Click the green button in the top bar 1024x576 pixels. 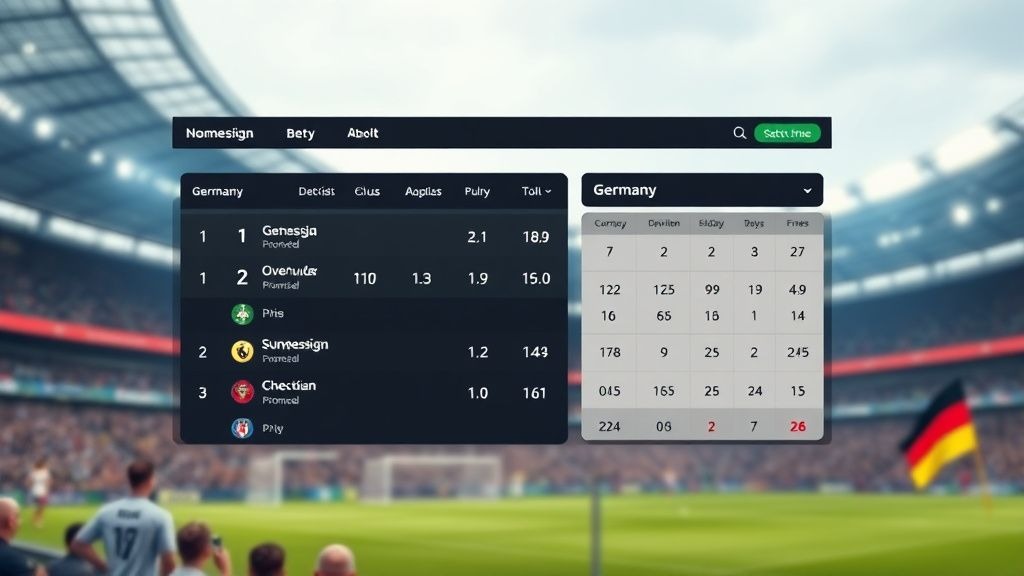(787, 133)
